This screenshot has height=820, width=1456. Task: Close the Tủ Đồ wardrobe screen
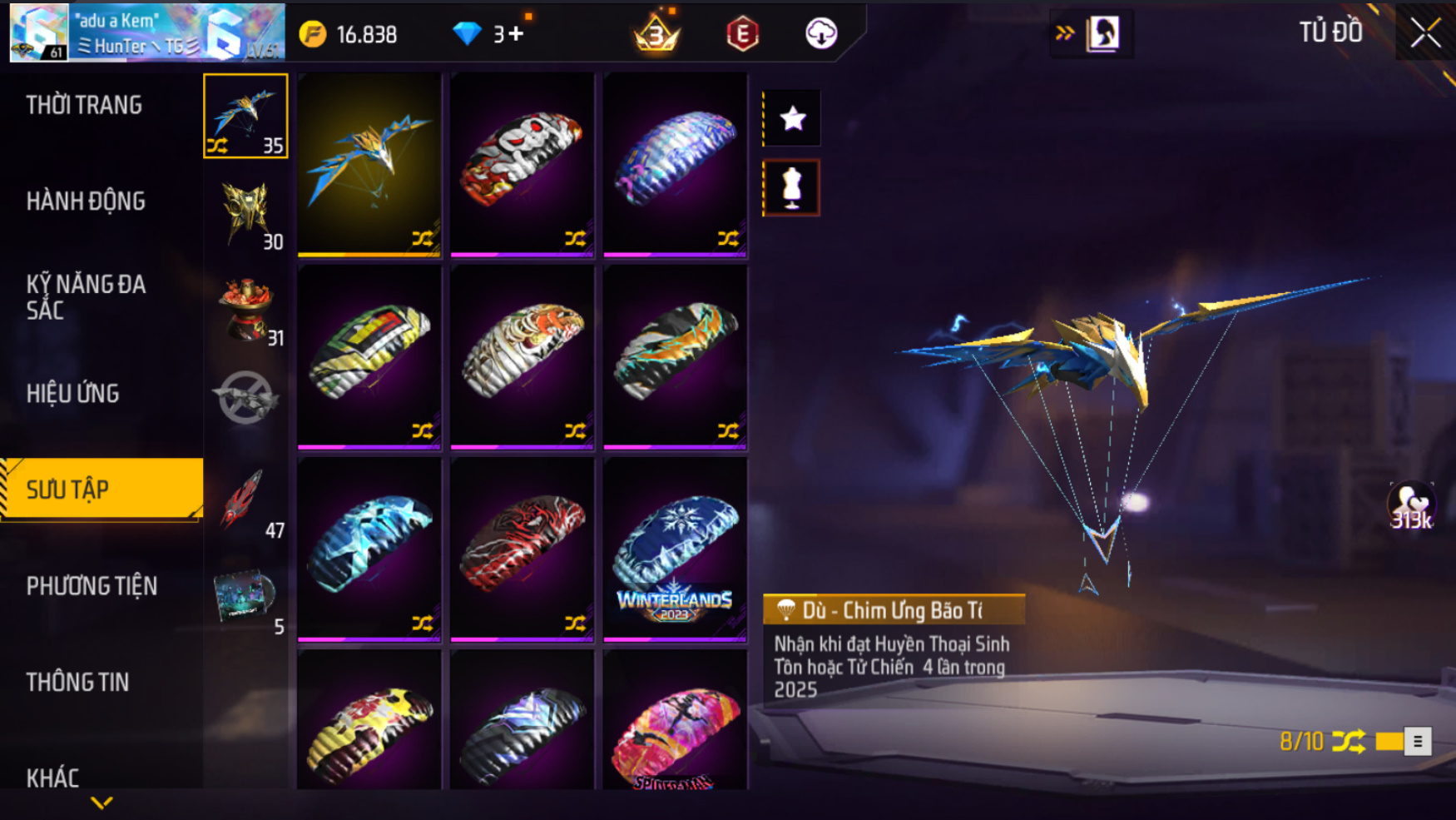[1424, 33]
